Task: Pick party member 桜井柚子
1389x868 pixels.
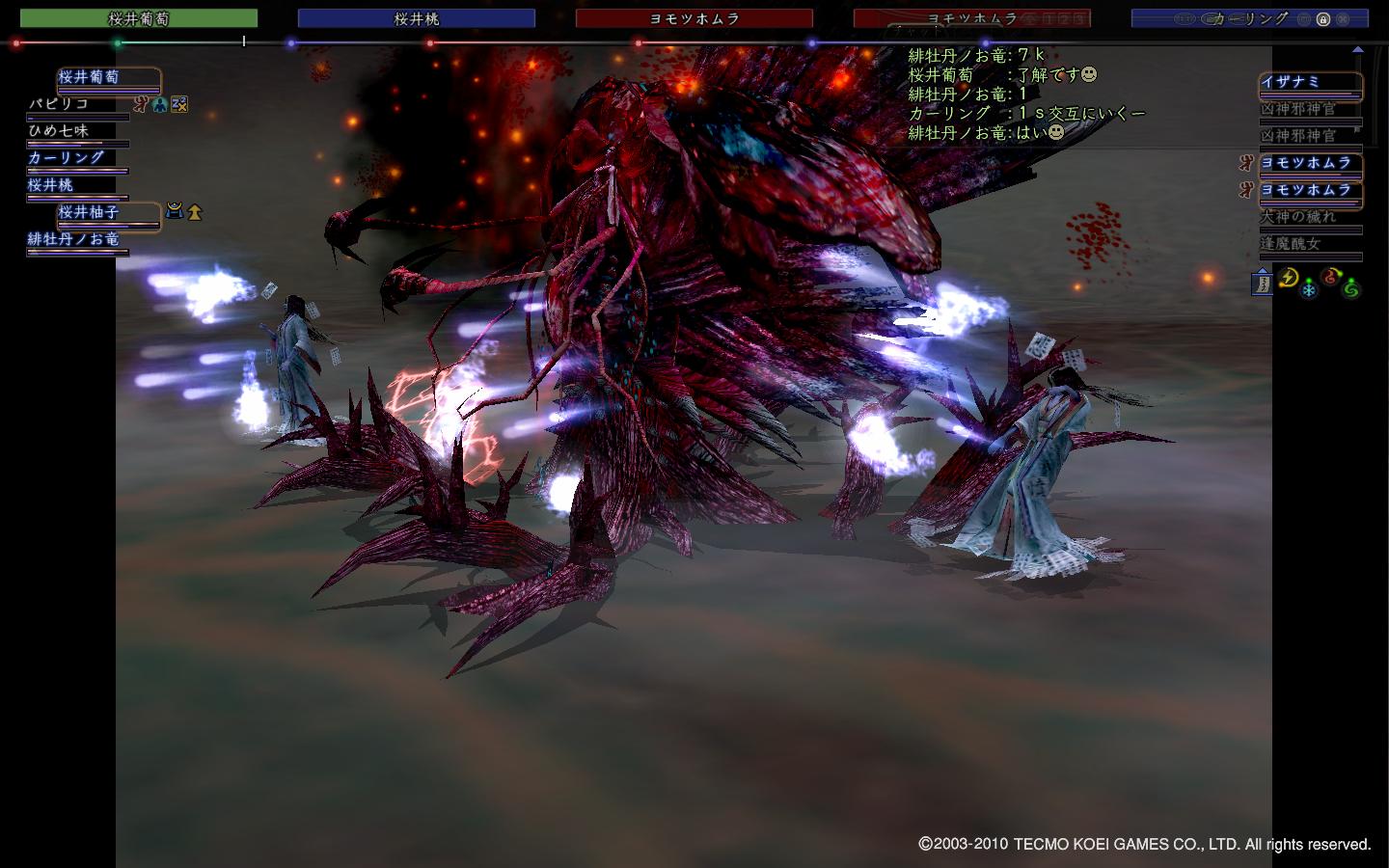Action: (89, 213)
